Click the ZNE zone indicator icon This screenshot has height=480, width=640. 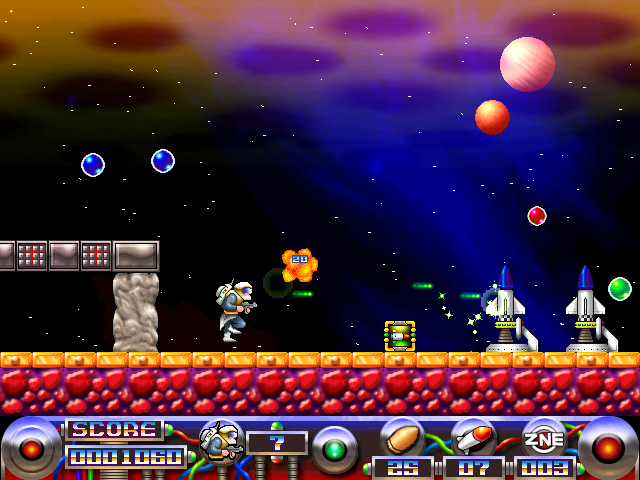(544, 437)
